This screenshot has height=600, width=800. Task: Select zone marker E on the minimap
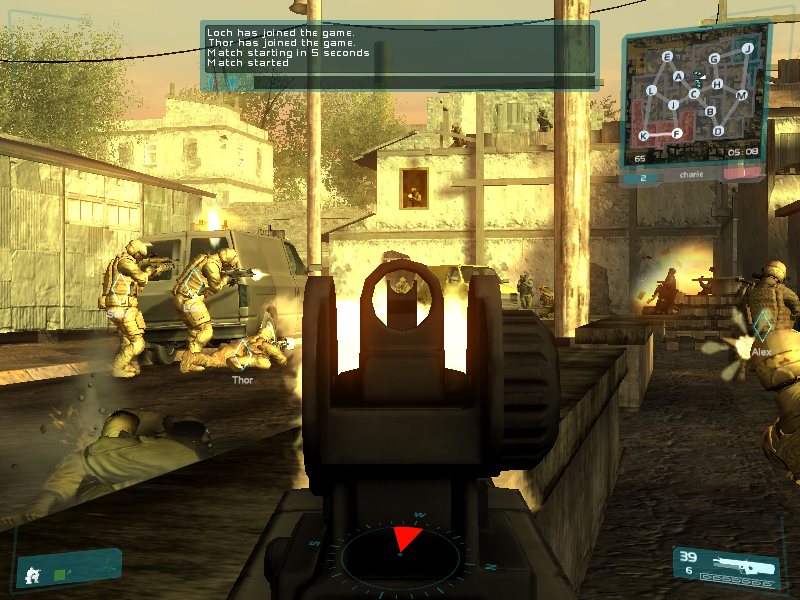point(667,57)
